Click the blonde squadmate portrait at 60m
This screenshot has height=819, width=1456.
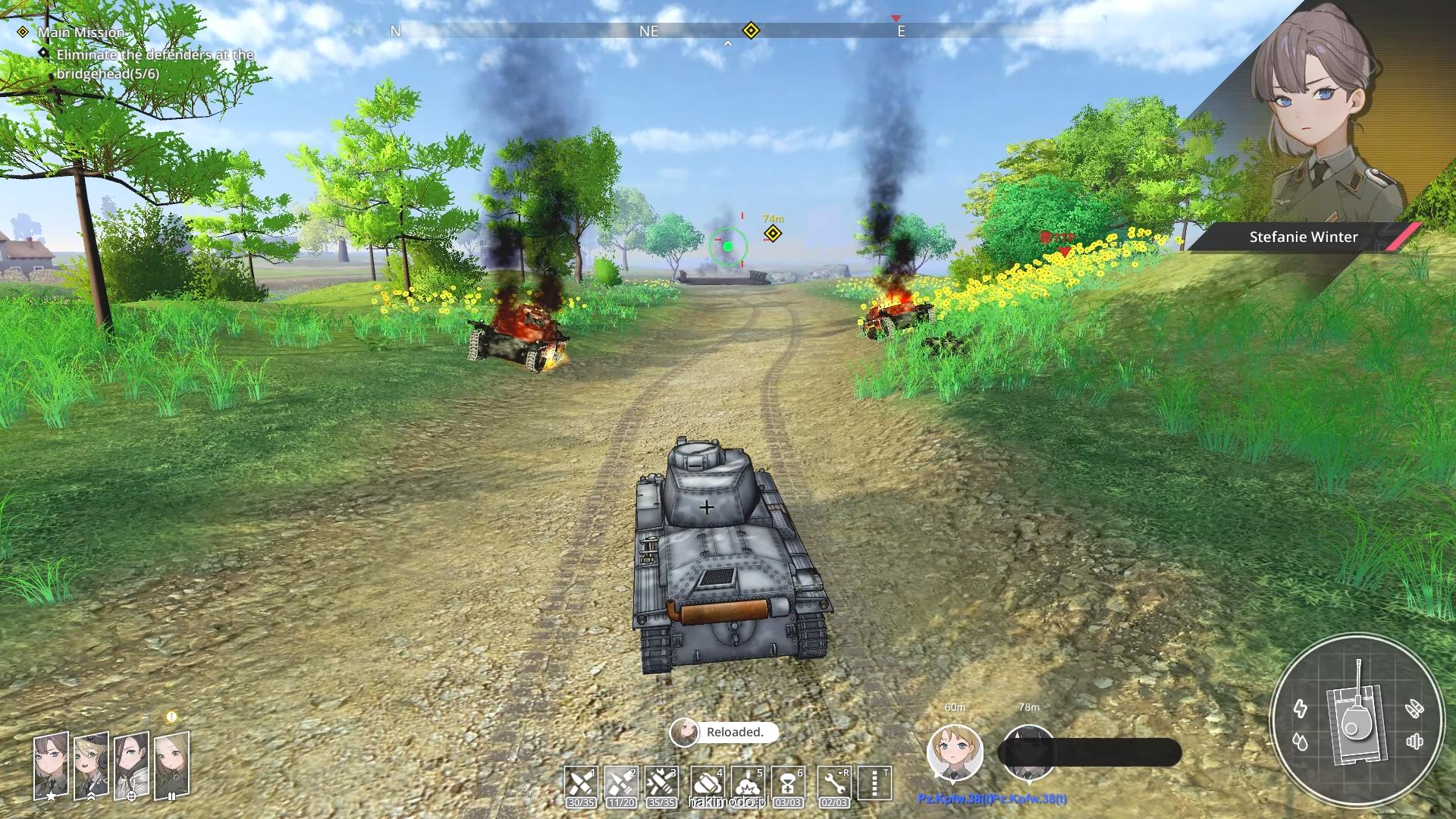tap(955, 752)
